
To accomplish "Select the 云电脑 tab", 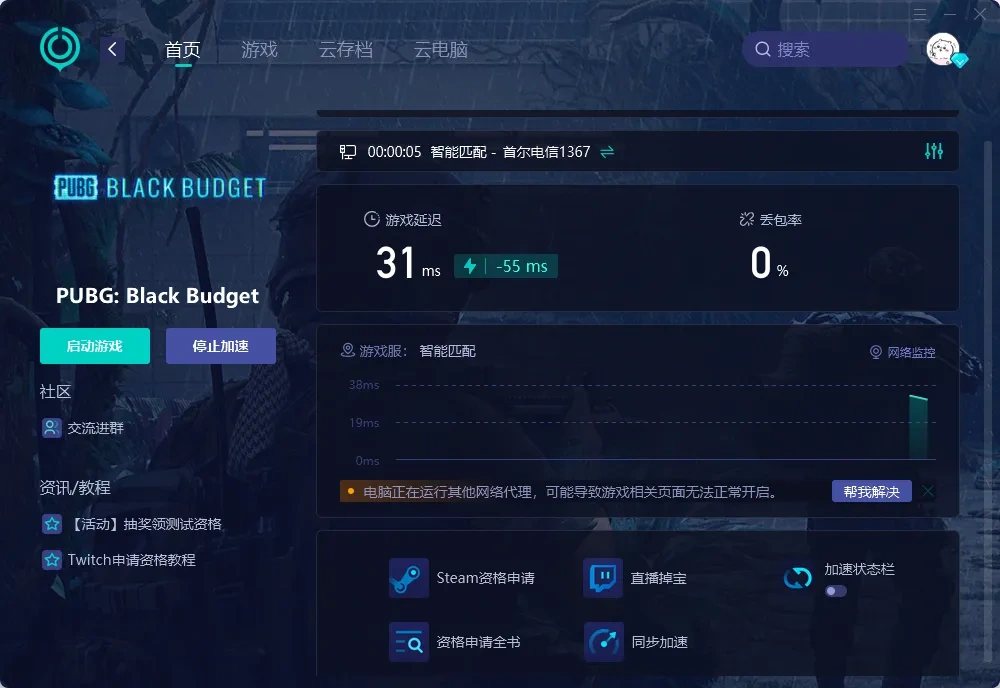I will [x=440, y=50].
